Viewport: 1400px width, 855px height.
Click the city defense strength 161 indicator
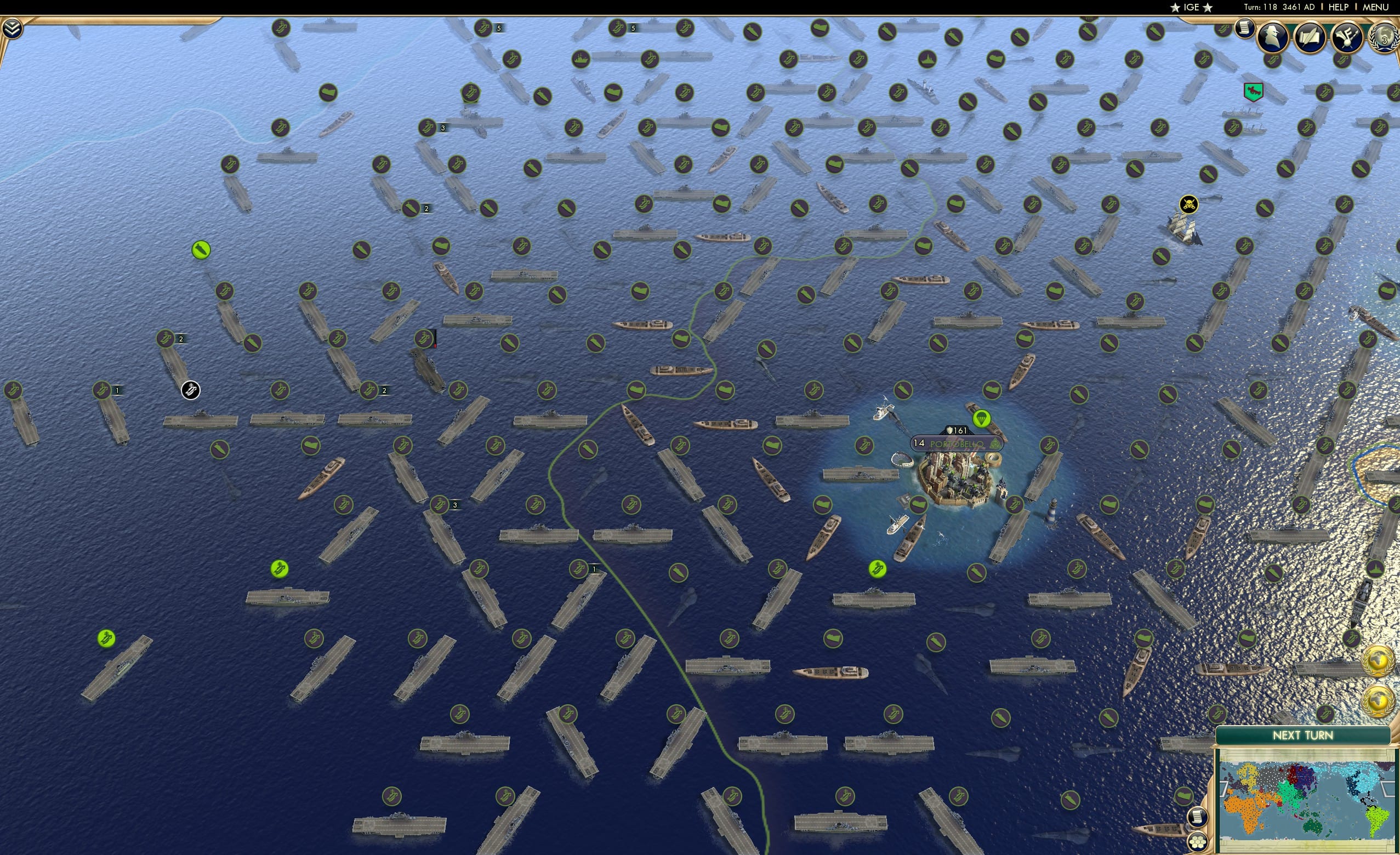(956, 432)
